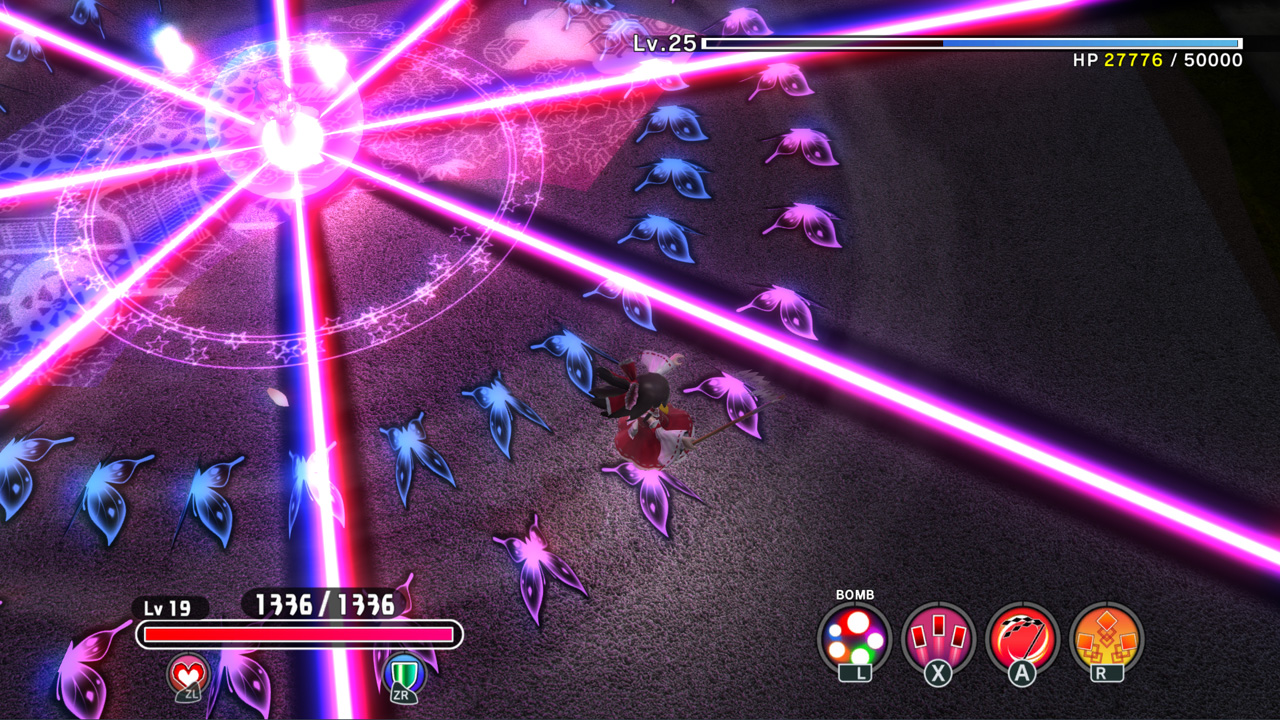Cast the orange diamond seals skill
1280x720 pixels.
pyautogui.click(x=1106, y=638)
